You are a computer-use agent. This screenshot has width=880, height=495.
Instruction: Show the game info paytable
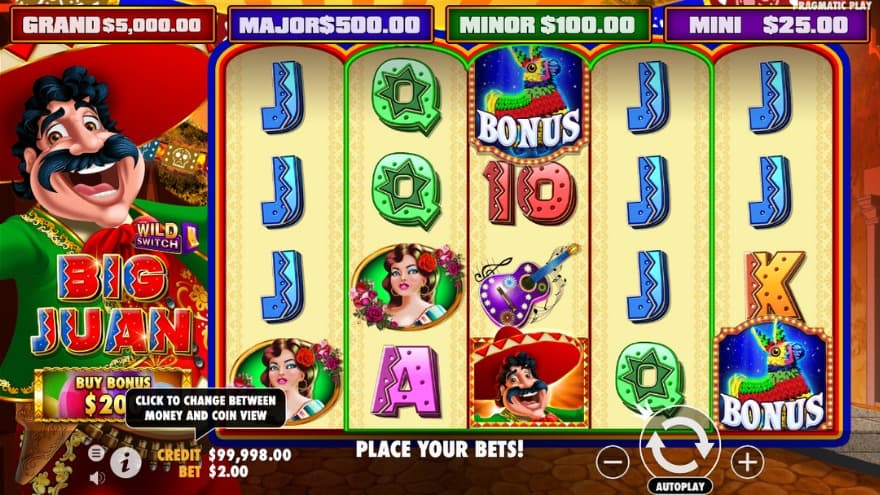[x=126, y=461]
